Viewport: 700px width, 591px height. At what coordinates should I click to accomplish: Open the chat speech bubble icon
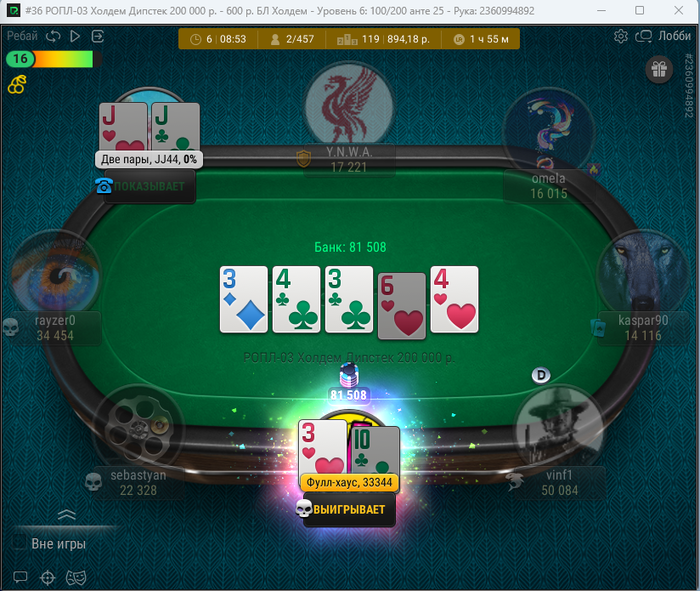pos(20,577)
